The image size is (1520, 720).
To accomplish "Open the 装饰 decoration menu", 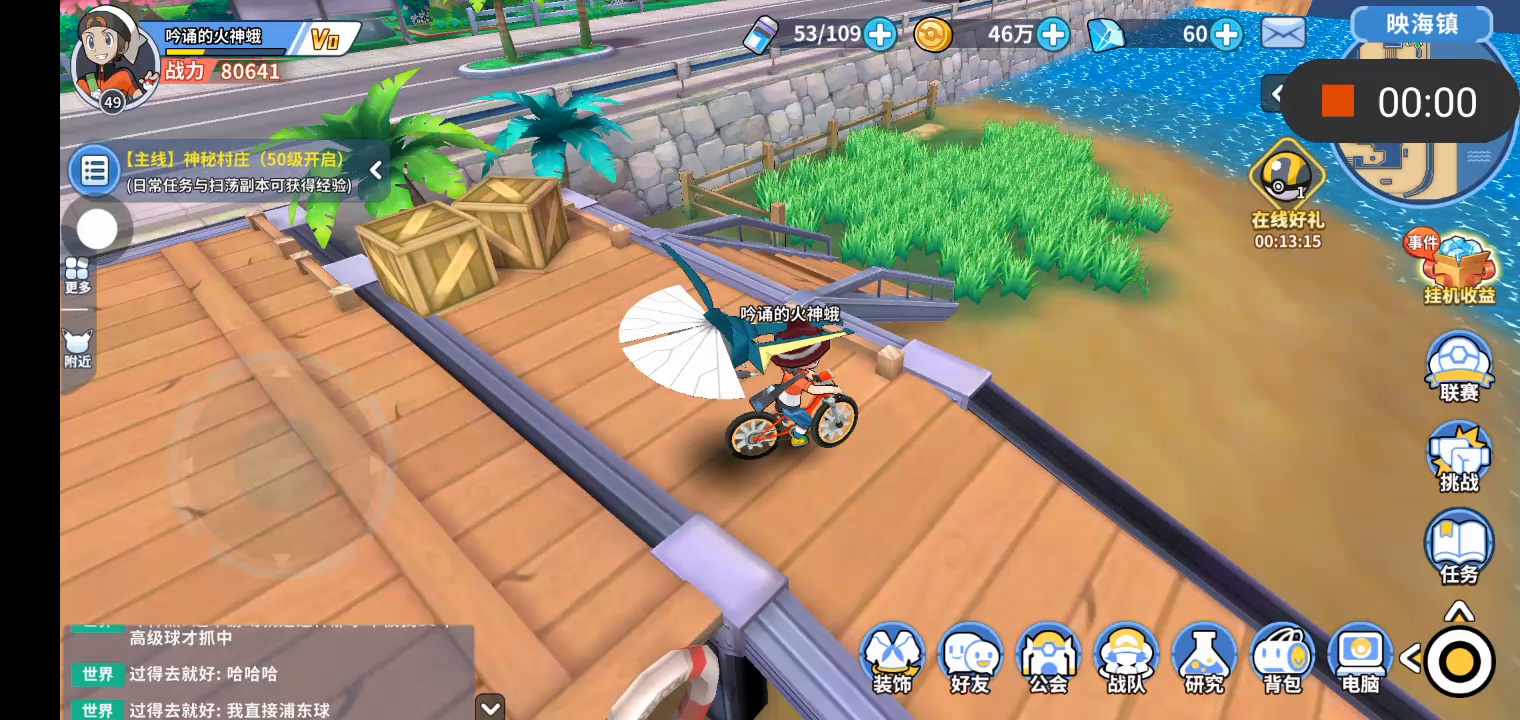I will tap(892, 657).
